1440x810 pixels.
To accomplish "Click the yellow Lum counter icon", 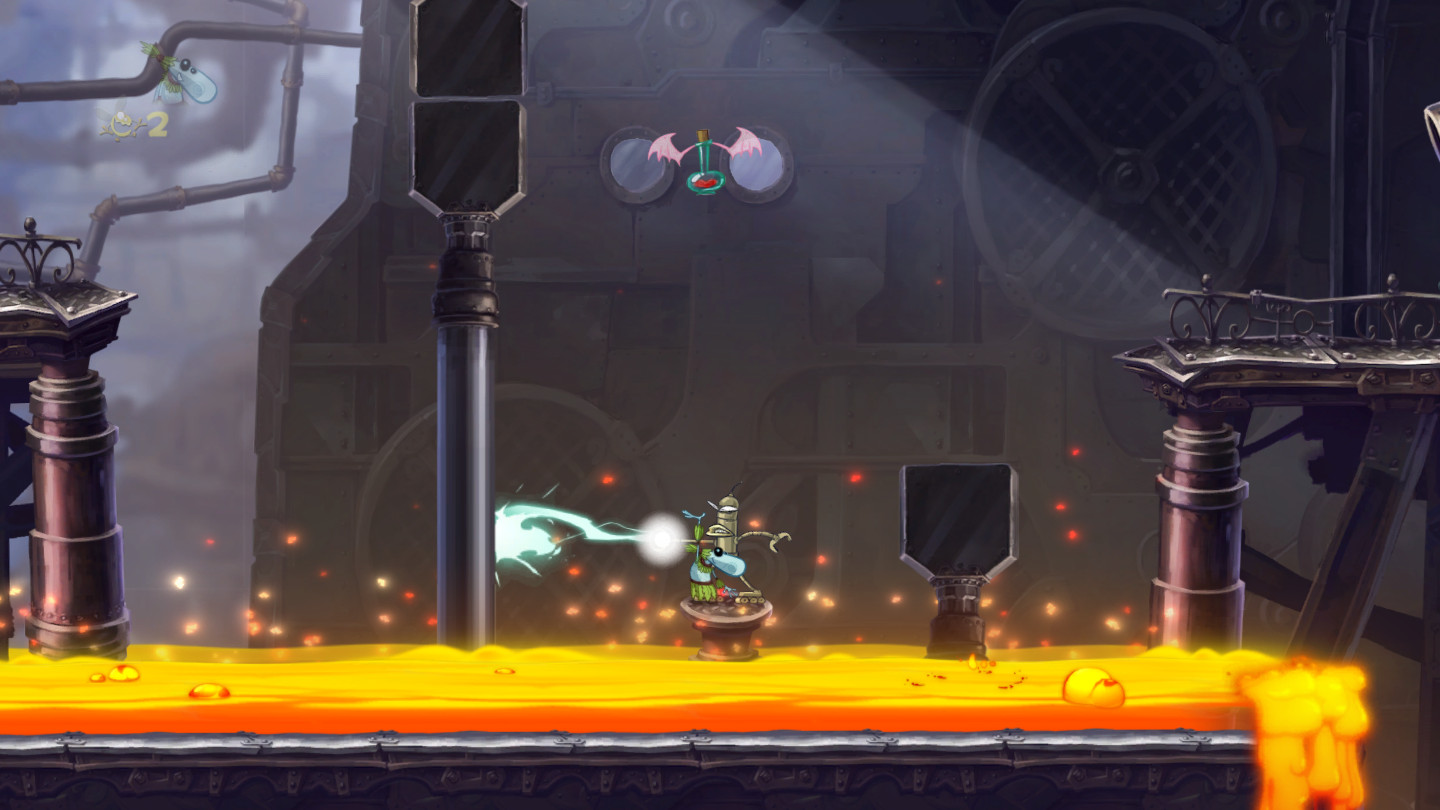I will click(122, 123).
